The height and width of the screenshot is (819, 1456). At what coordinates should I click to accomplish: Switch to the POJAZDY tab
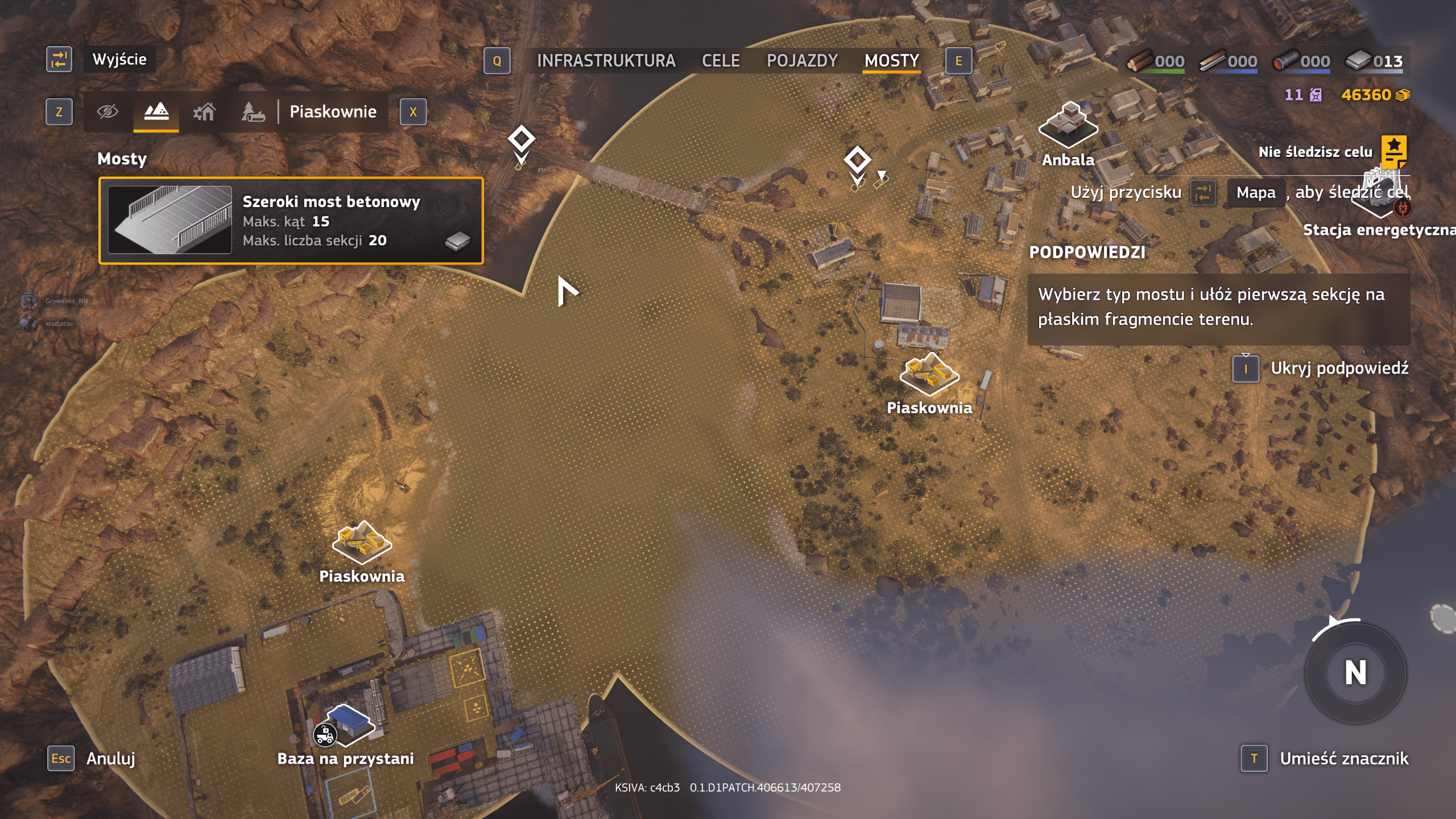[x=802, y=61]
